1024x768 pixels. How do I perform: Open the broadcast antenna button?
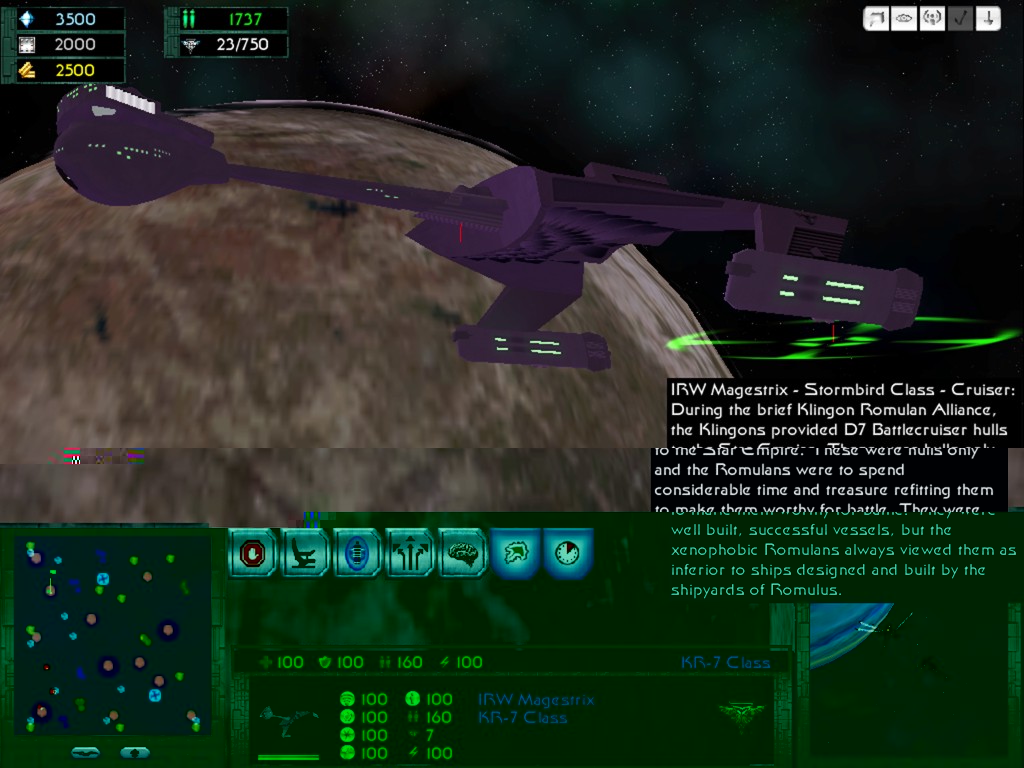coord(932,19)
